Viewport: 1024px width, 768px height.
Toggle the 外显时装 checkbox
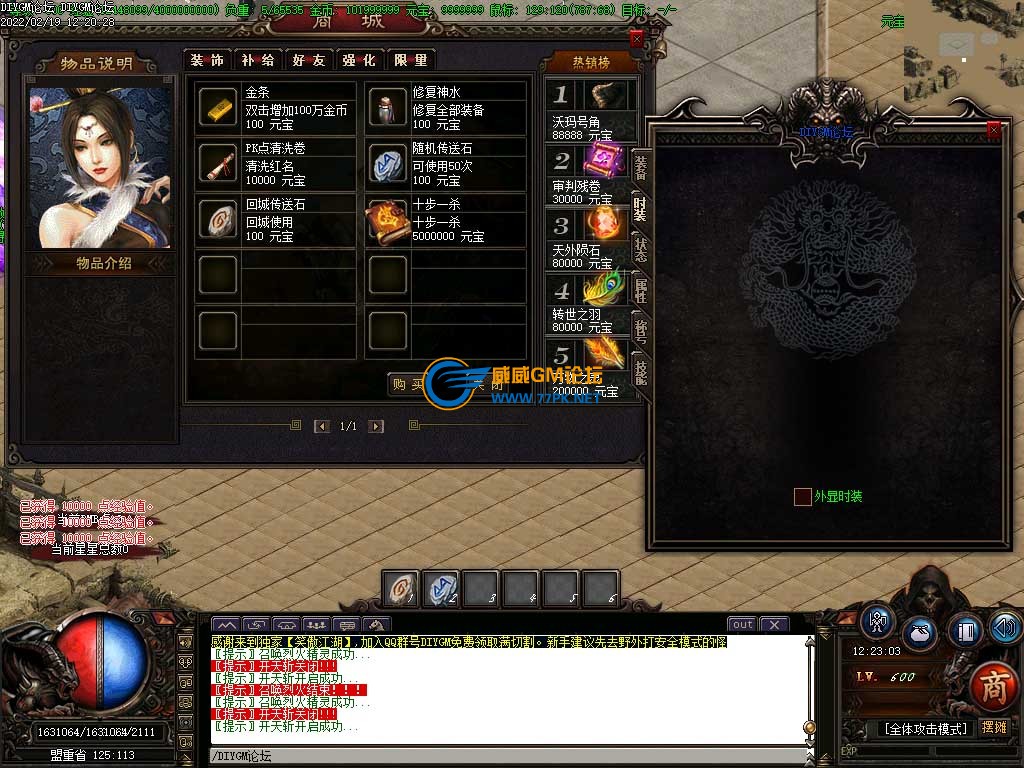point(802,496)
